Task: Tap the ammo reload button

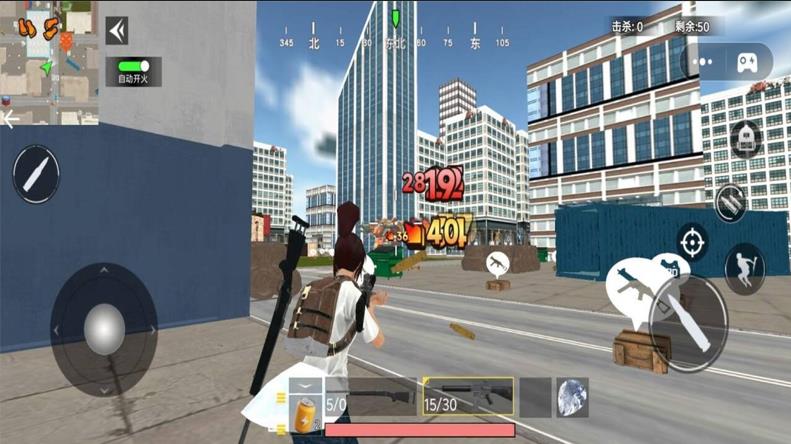Action: 733,202
